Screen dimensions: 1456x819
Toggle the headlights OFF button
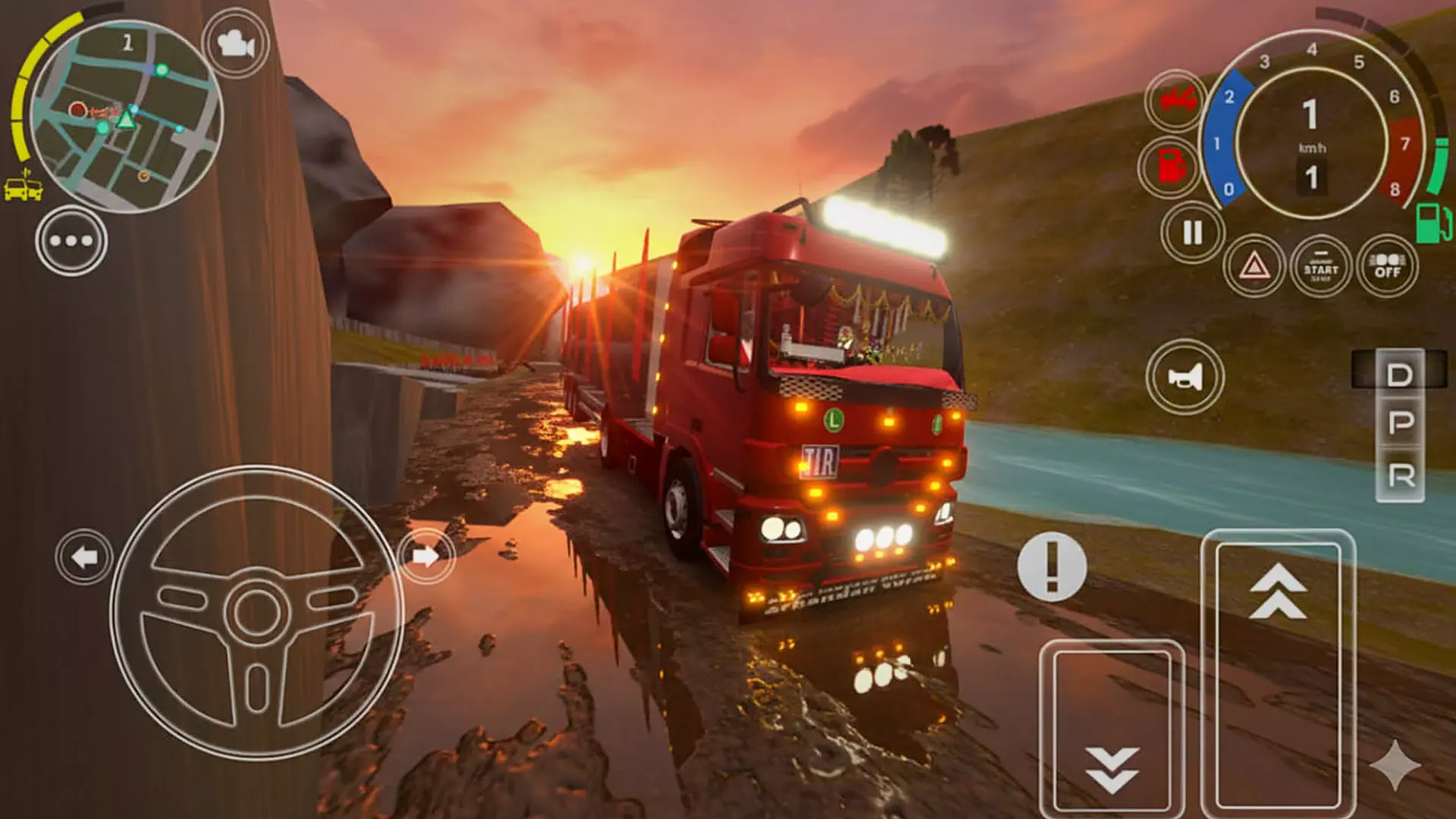[1387, 266]
